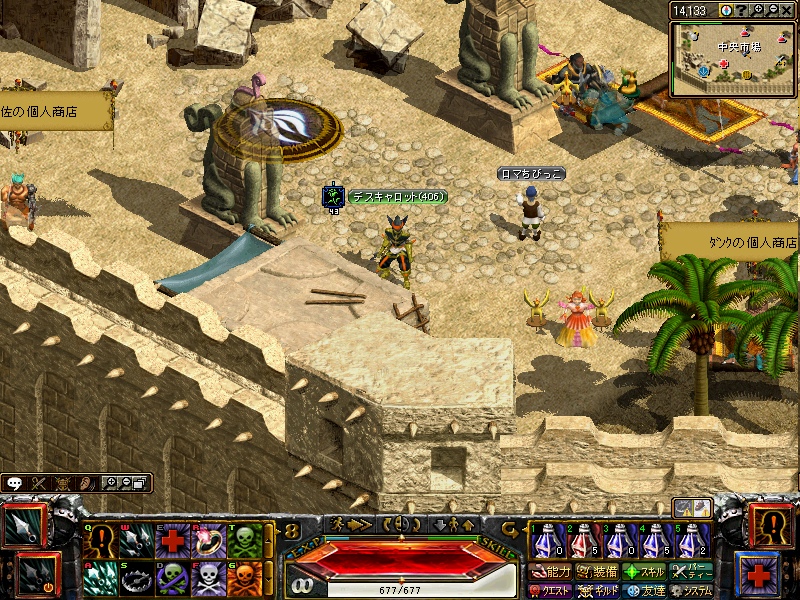The width and height of the screenshot is (800, 600).
Task: Zoom in the minimap with the plus magnifier
Action: click(x=759, y=10)
